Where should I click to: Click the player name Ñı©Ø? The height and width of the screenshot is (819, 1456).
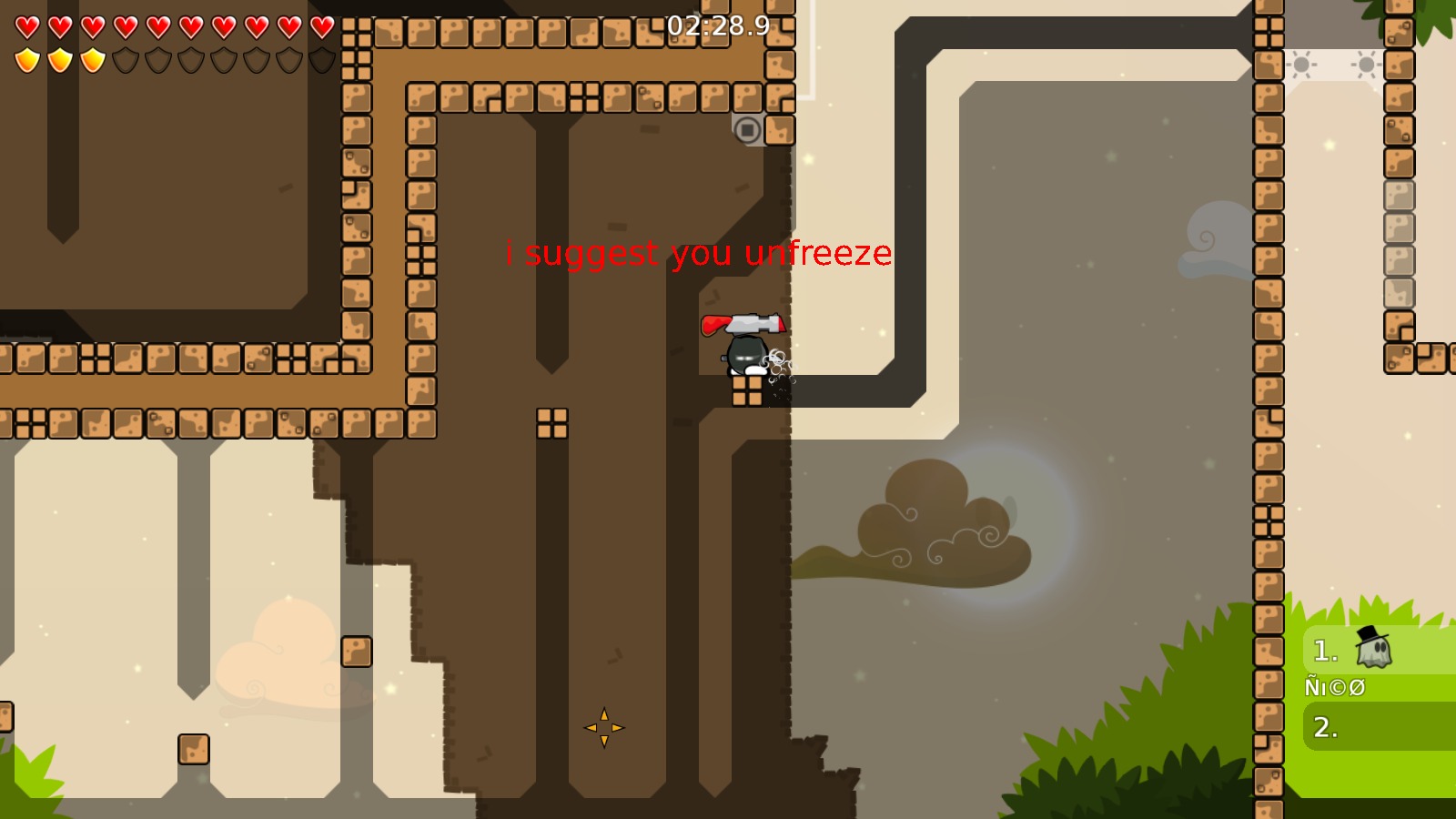[1334, 687]
